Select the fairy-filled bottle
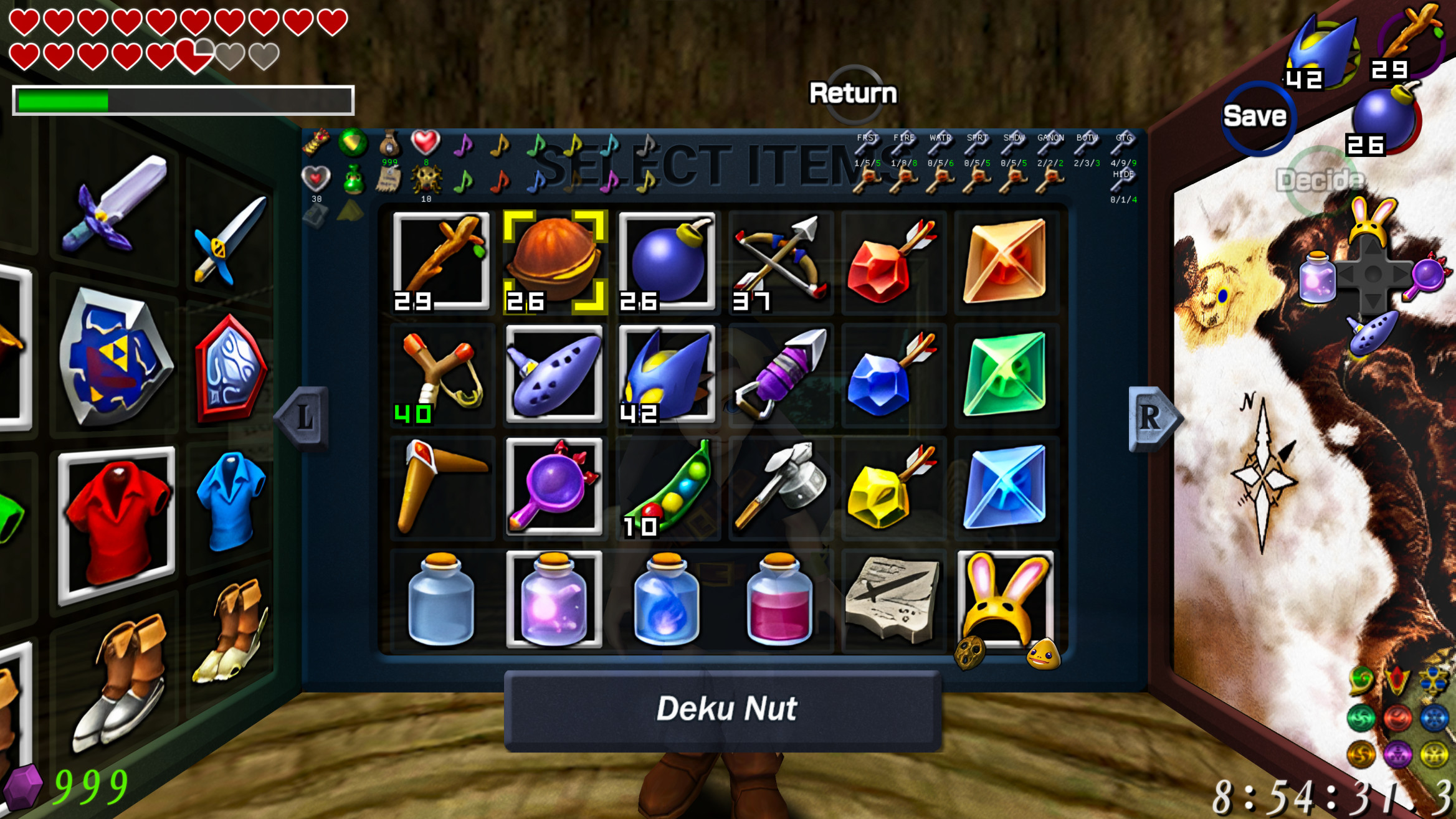This screenshot has height=819, width=1456. (553, 601)
